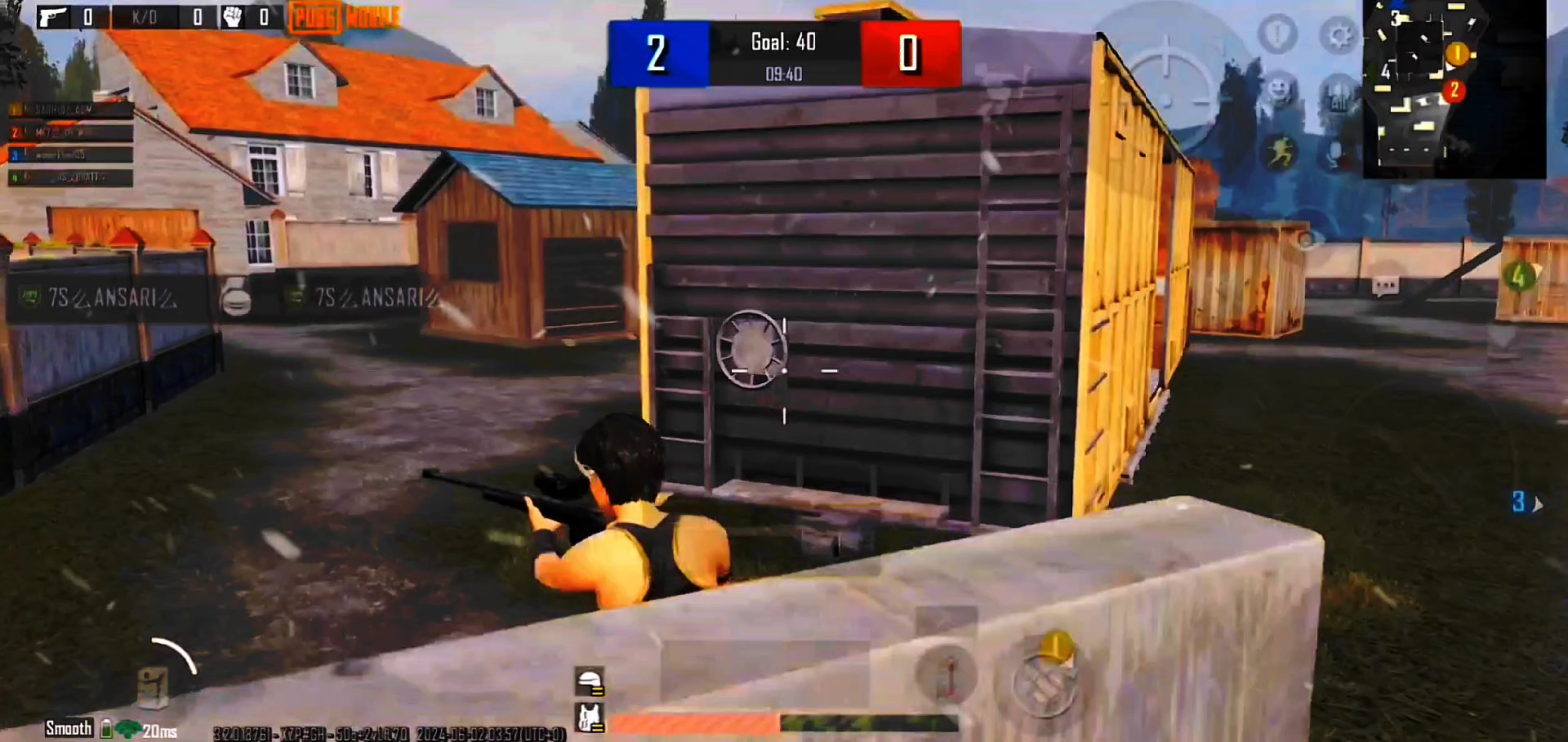Open the backpack inventory icon
1568x742 pixels.
coord(154,685)
